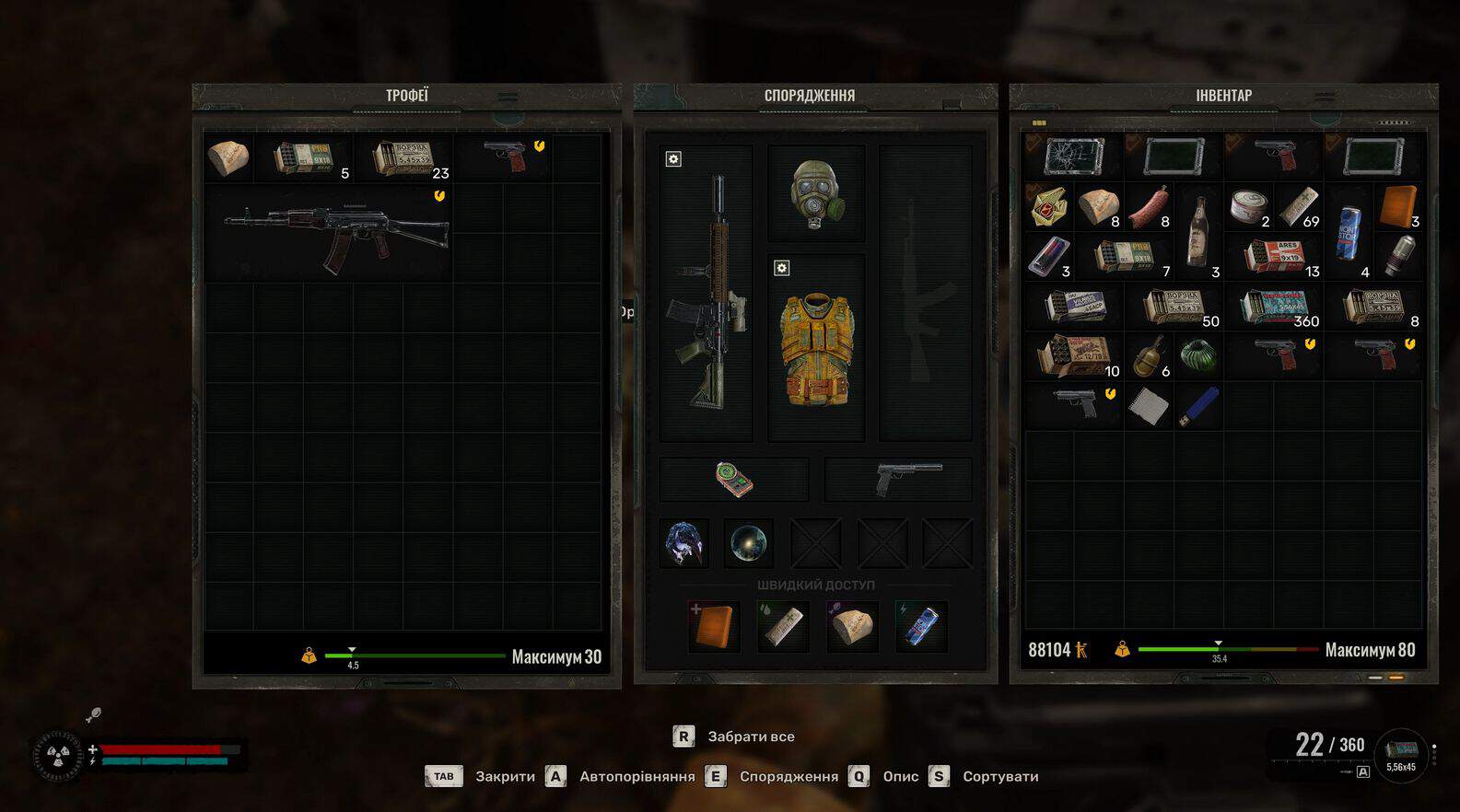Select the equipped primary assault rifle
The height and width of the screenshot is (812, 1460).
707,293
